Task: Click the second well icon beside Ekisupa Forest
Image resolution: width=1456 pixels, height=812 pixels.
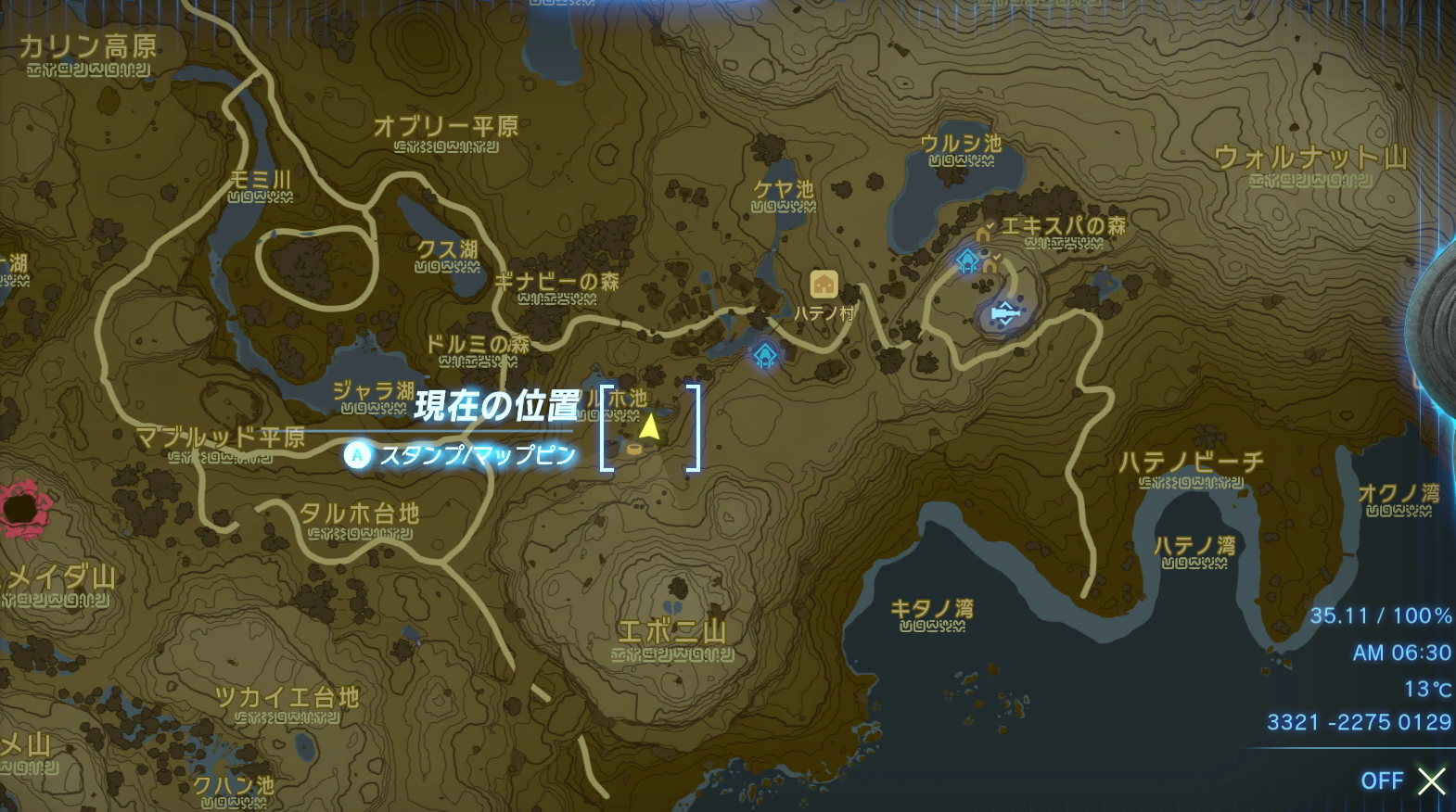Action: click(989, 265)
